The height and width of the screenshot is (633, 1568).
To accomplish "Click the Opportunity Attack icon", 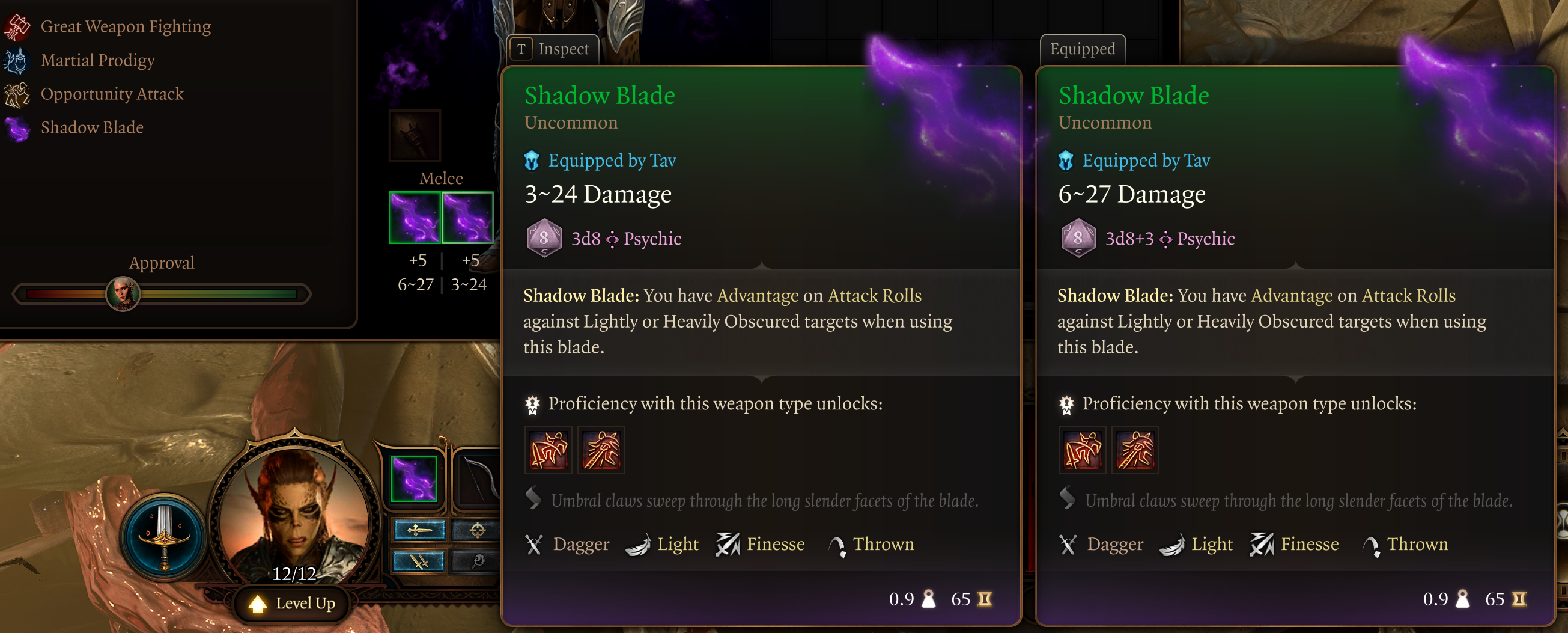I will pos(16,93).
